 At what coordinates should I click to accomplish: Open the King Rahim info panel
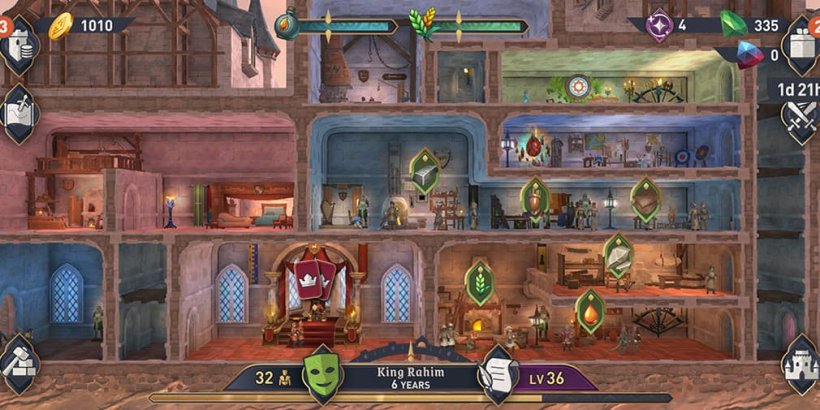pos(410,376)
